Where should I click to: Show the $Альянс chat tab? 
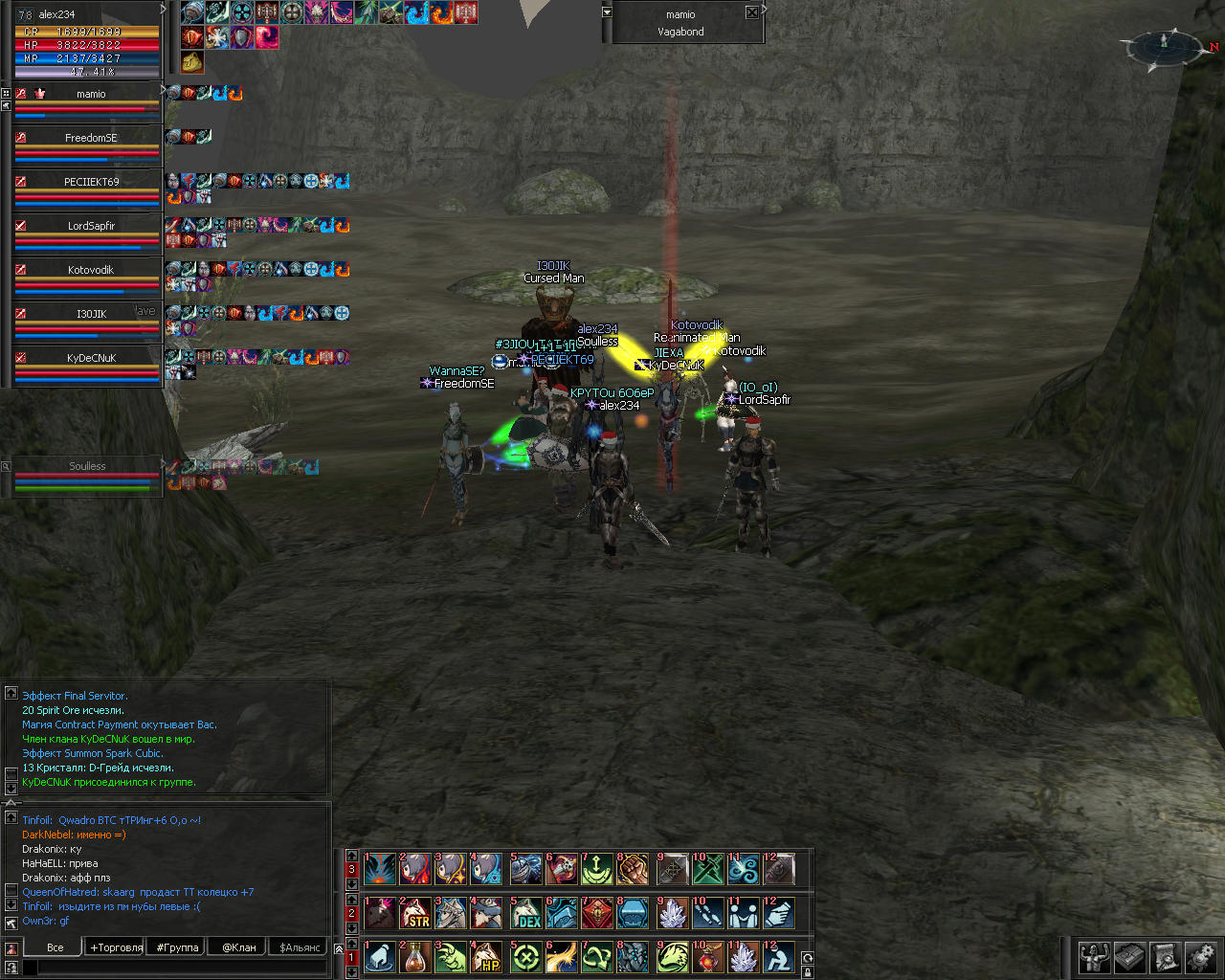tap(301, 947)
